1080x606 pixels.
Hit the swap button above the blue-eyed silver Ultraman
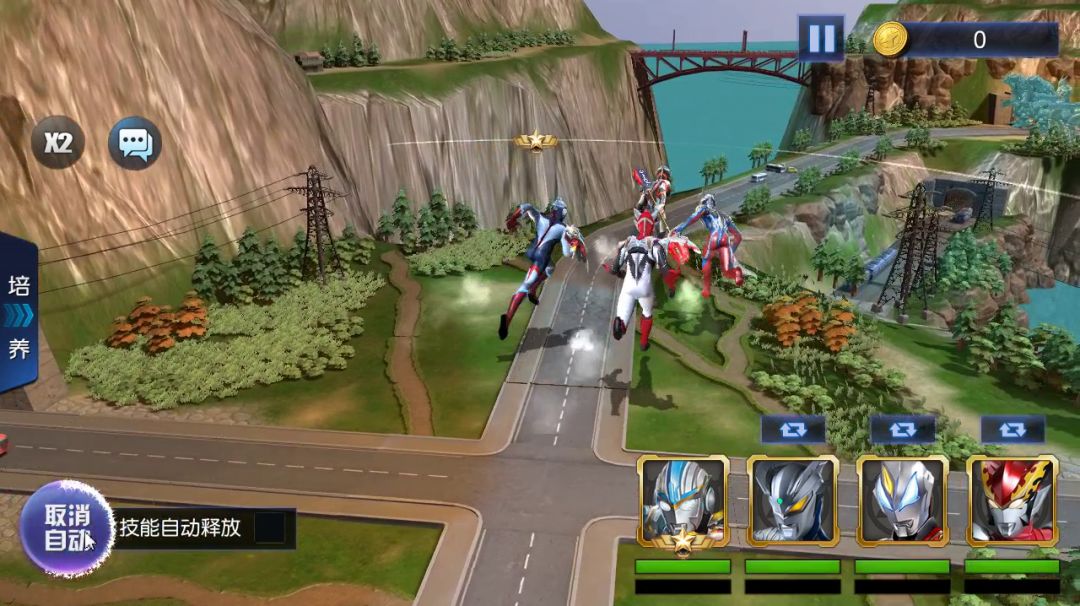(903, 429)
